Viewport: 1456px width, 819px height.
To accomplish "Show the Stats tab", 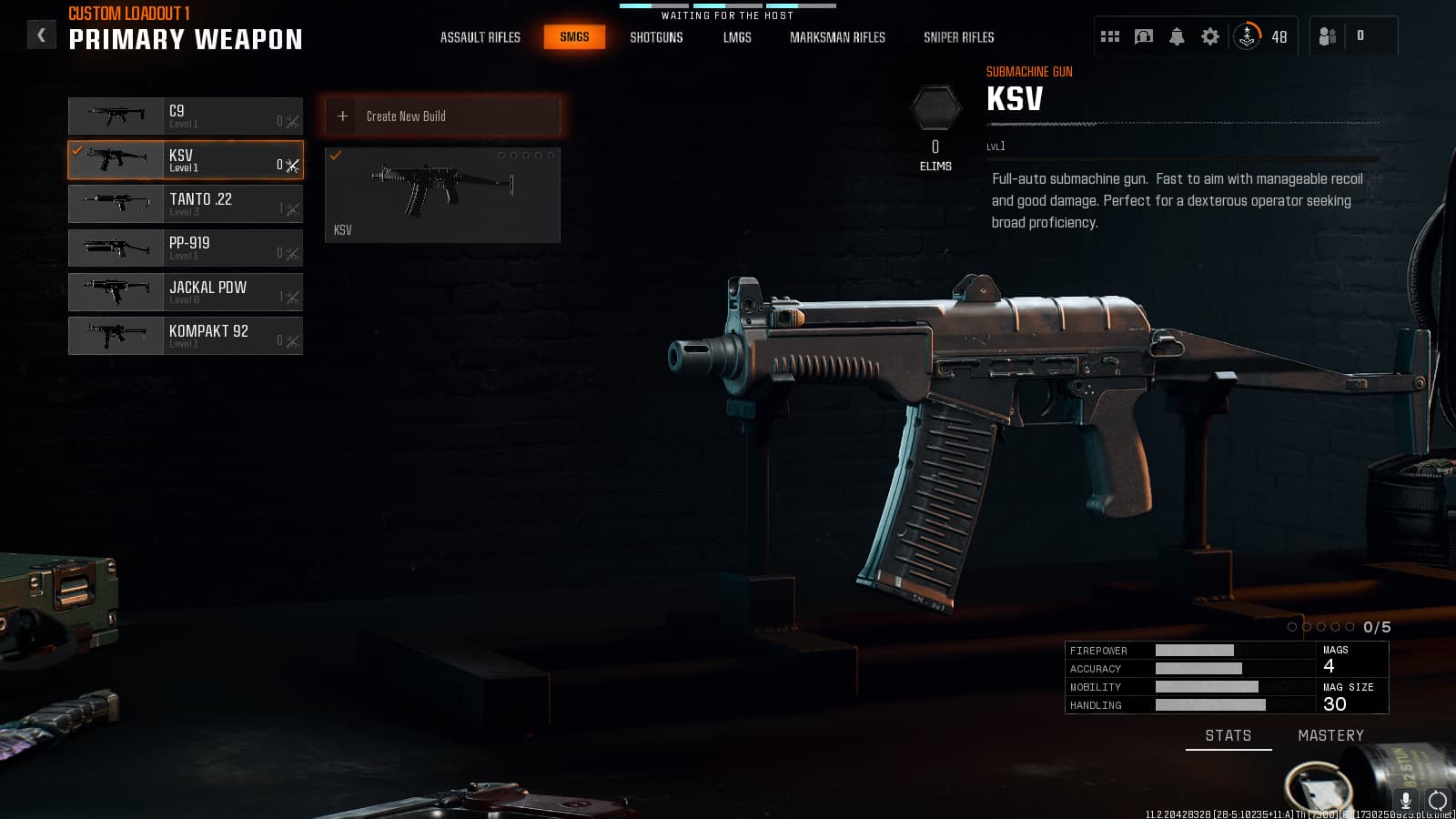I will click(1228, 735).
